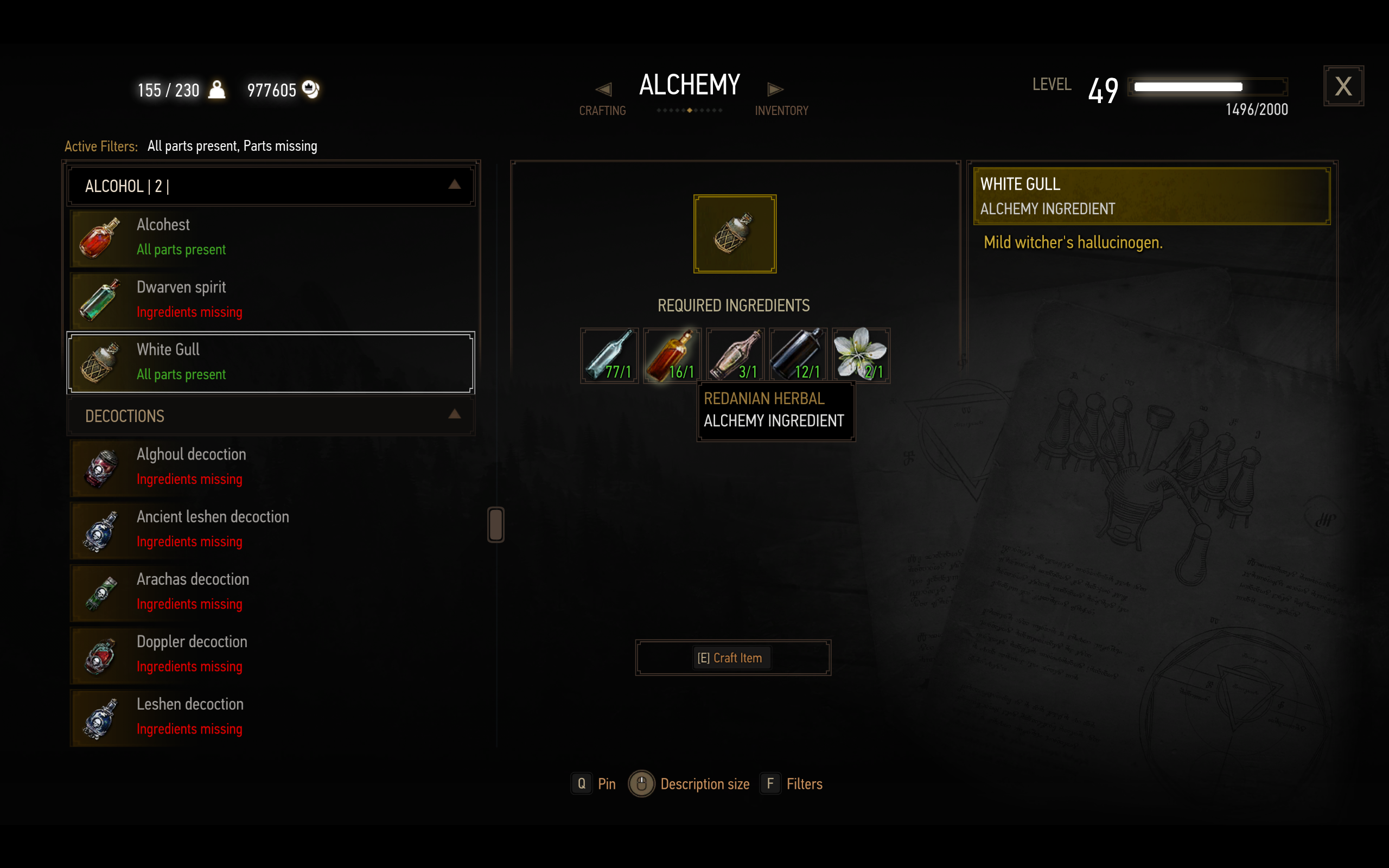This screenshot has width=1389, height=868.
Task: Select the Arachas decoction recipe
Action: 270,592
